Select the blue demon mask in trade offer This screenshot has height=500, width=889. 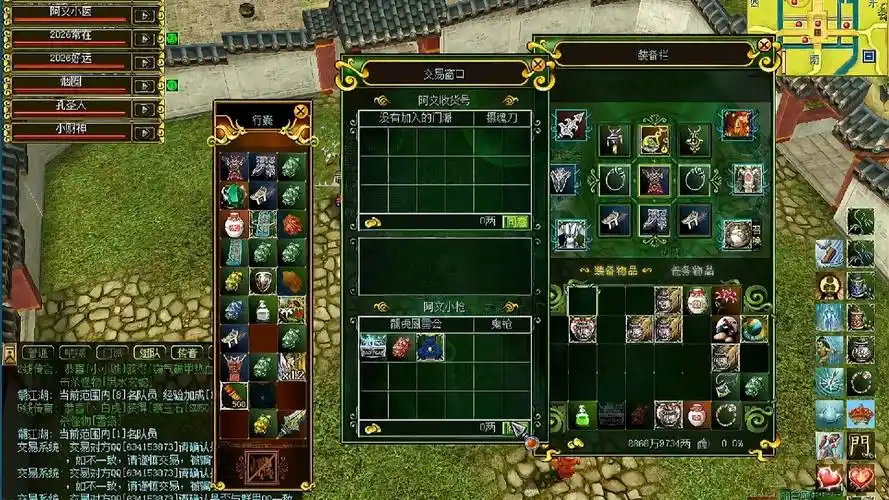430,347
